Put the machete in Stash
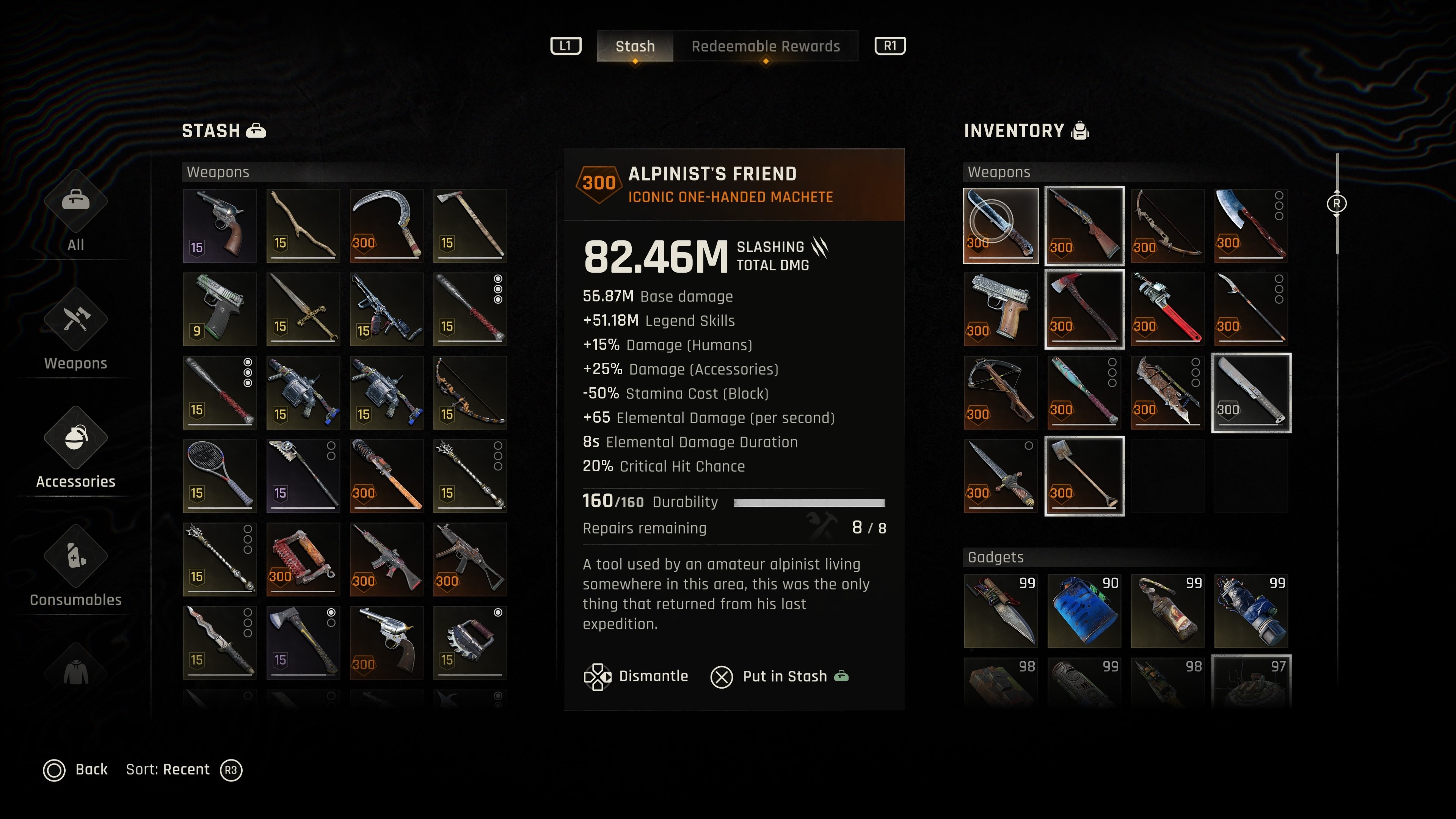Image resolution: width=1456 pixels, height=819 pixels. [780, 676]
